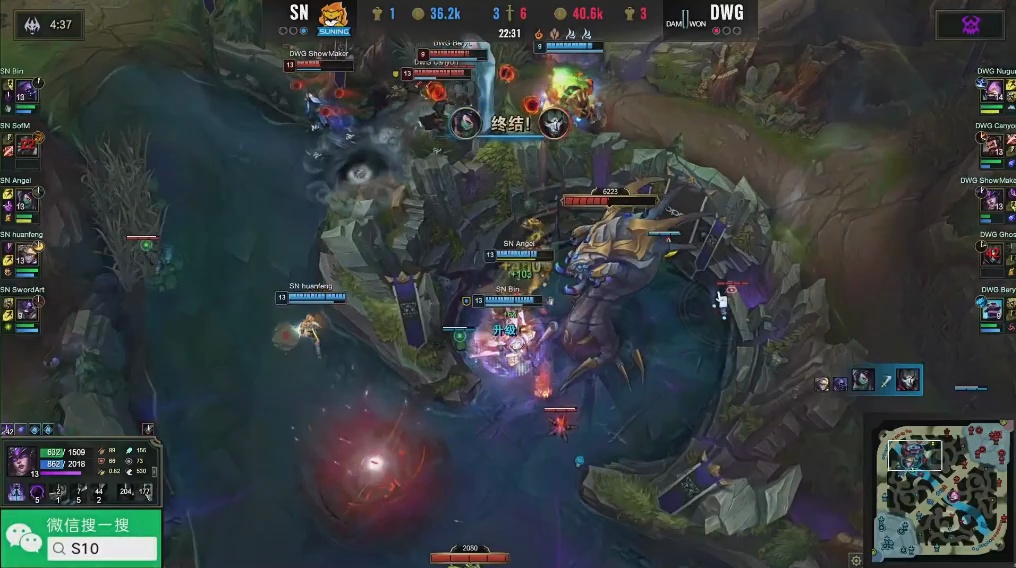Click the WeChat logo icon

point(23,540)
